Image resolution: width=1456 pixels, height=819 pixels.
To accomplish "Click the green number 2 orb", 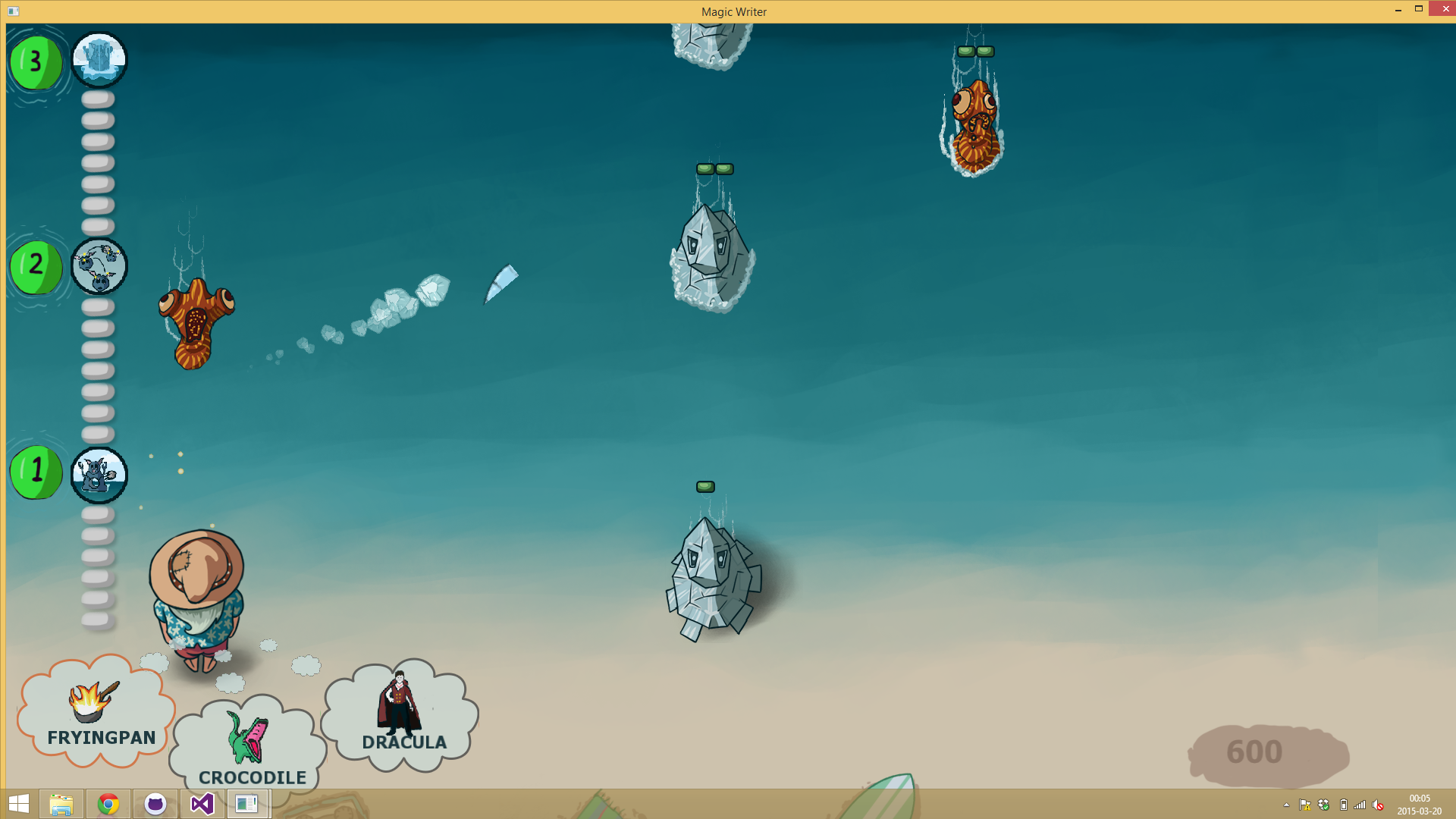I will (x=36, y=266).
